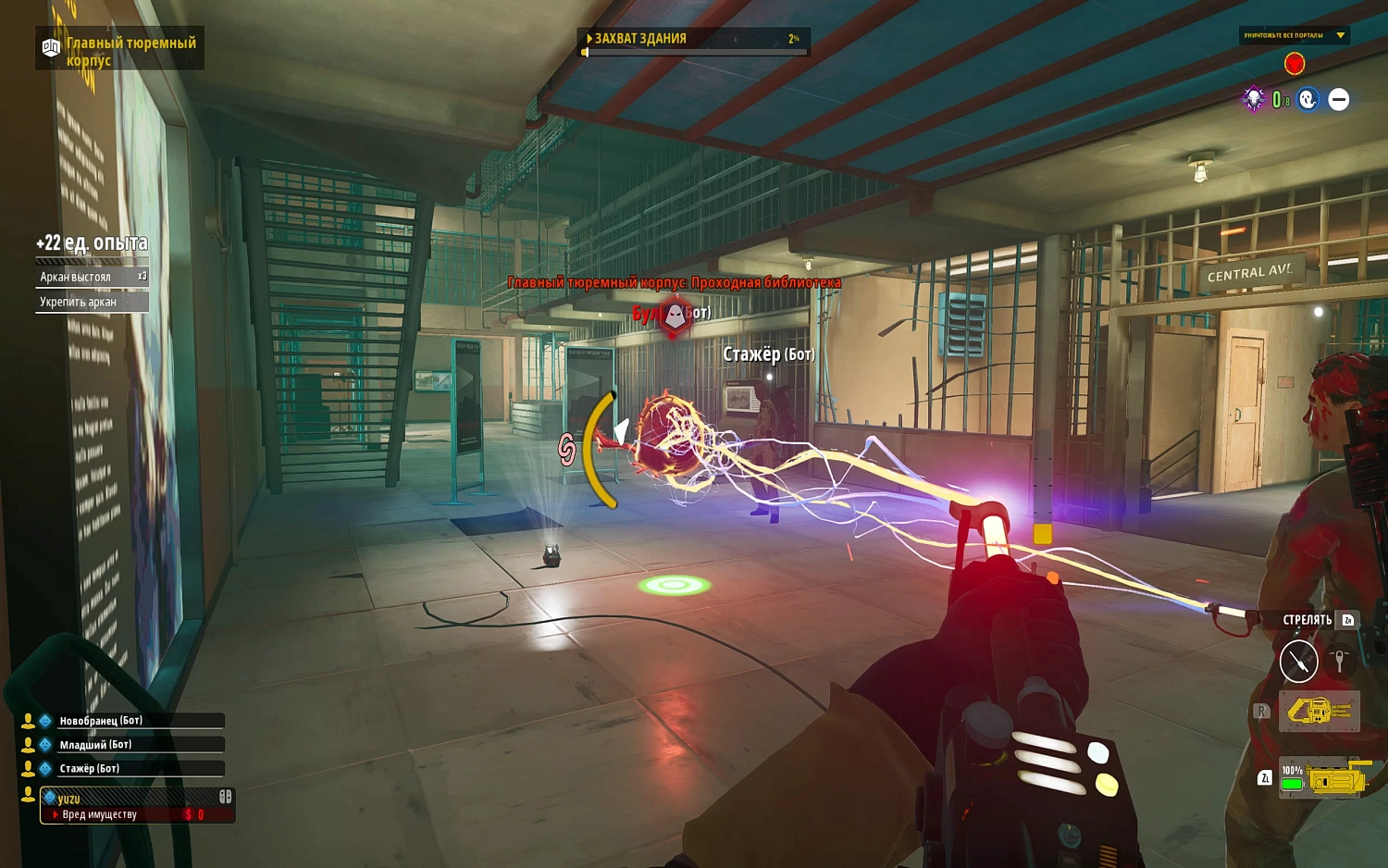Screen dimensions: 1388x868
Task: Select the Младший (Бот) team row
Action: (130, 745)
